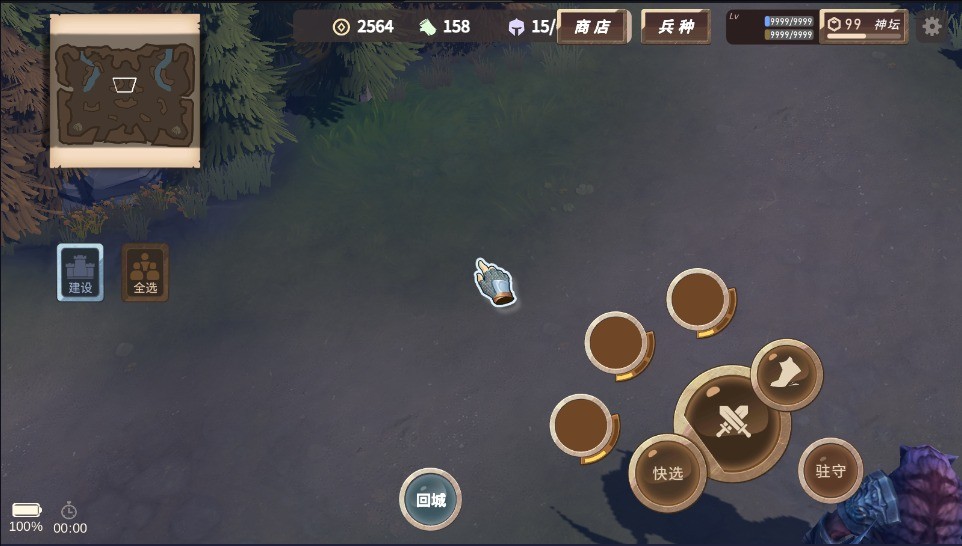The width and height of the screenshot is (962, 546).
Task: Open the 兵种 unit types panel
Action: [676, 27]
